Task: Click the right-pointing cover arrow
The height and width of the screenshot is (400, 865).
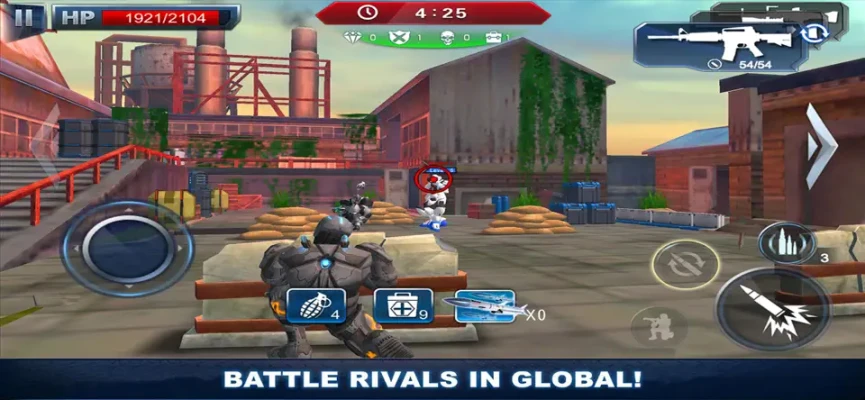Action: pyautogui.click(x=820, y=145)
